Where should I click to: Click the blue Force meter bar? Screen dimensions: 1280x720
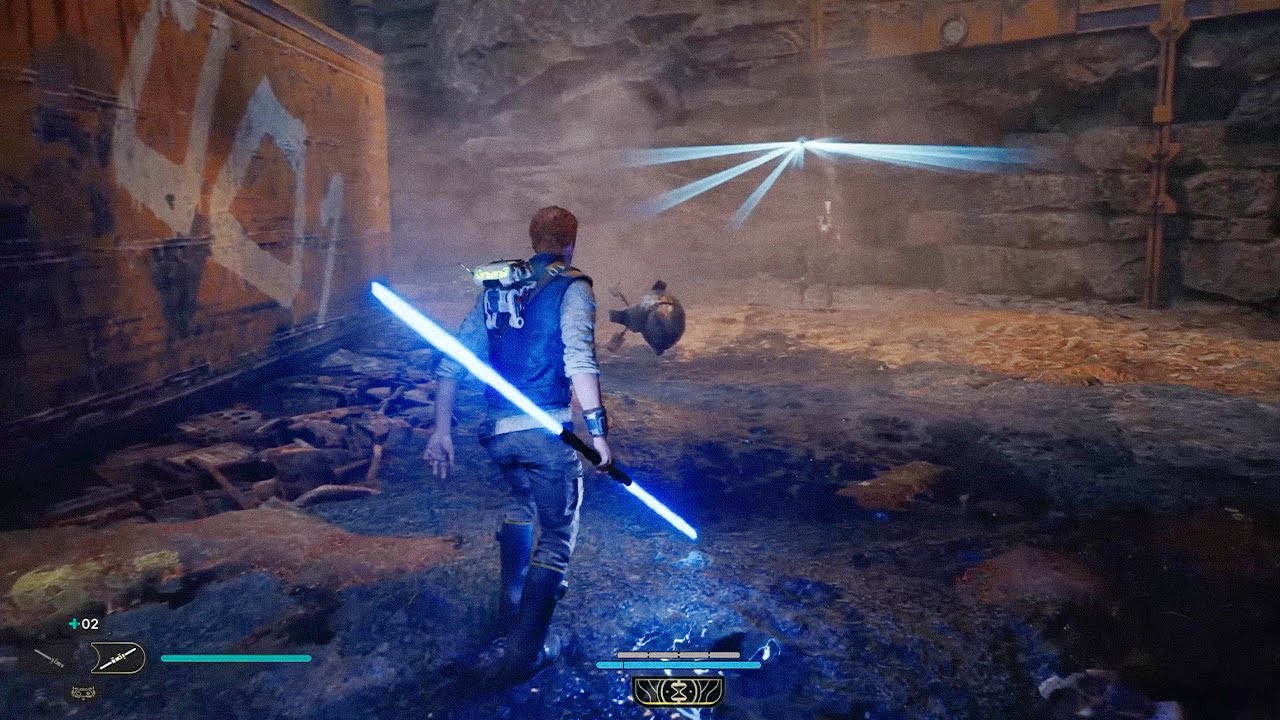pos(680,664)
